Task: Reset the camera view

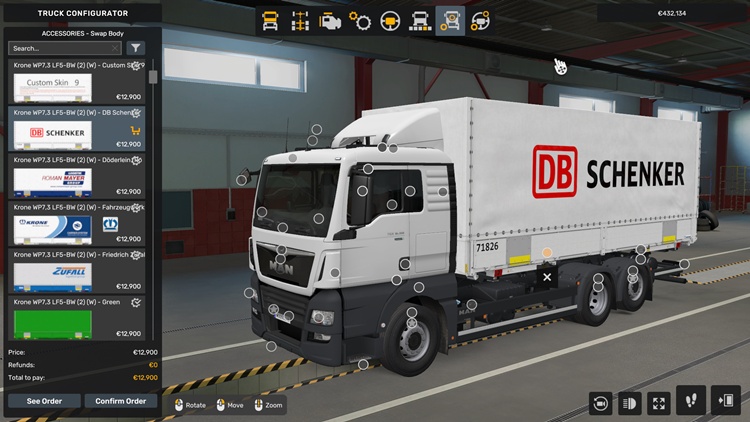Action: point(601,402)
